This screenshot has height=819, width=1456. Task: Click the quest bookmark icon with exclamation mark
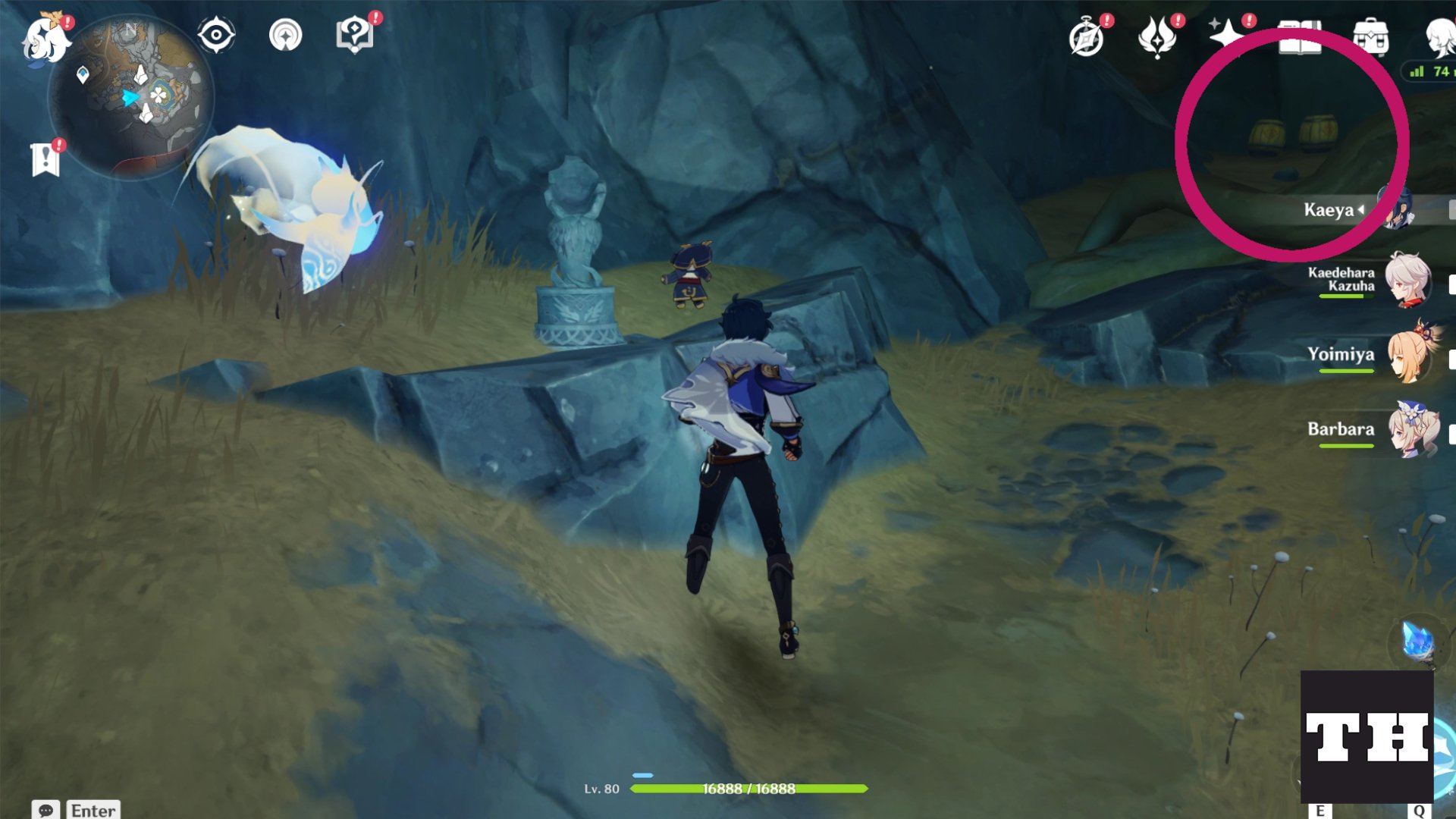click(x=46, y=159)
